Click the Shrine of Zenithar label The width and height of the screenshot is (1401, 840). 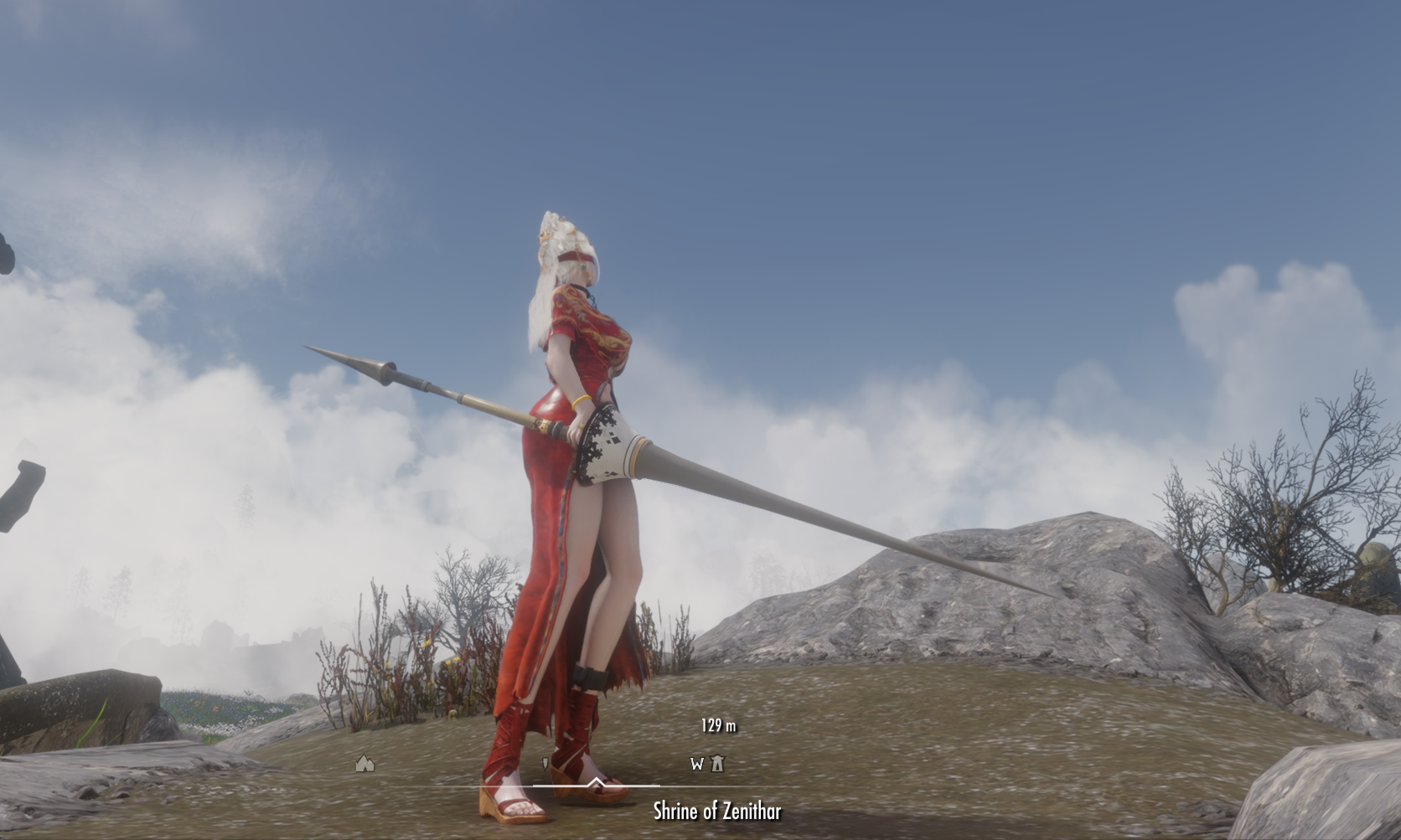pos(717,811)
